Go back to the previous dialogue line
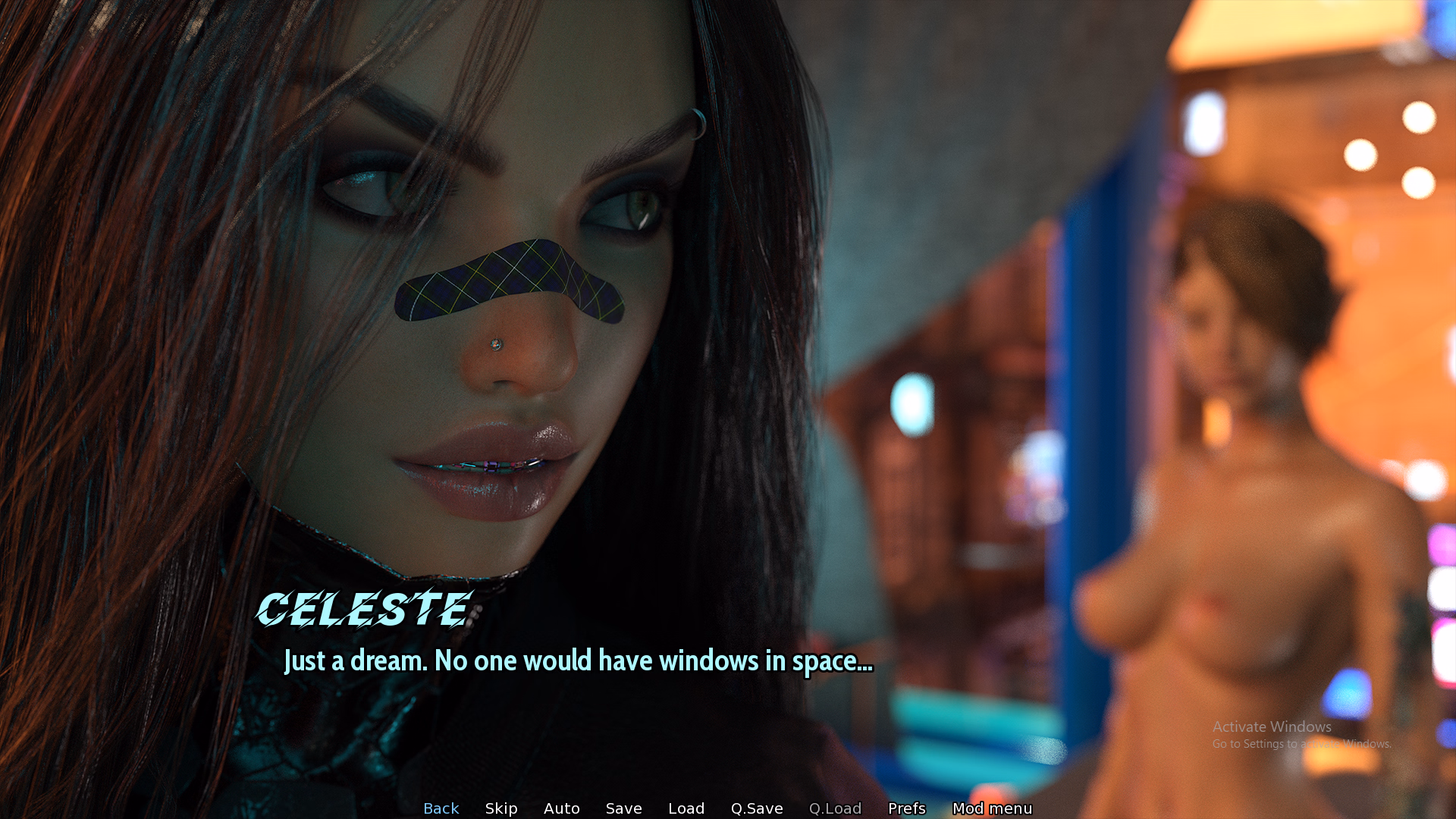The height and width of the screenshot is (819, 1456). coord(441,808)
